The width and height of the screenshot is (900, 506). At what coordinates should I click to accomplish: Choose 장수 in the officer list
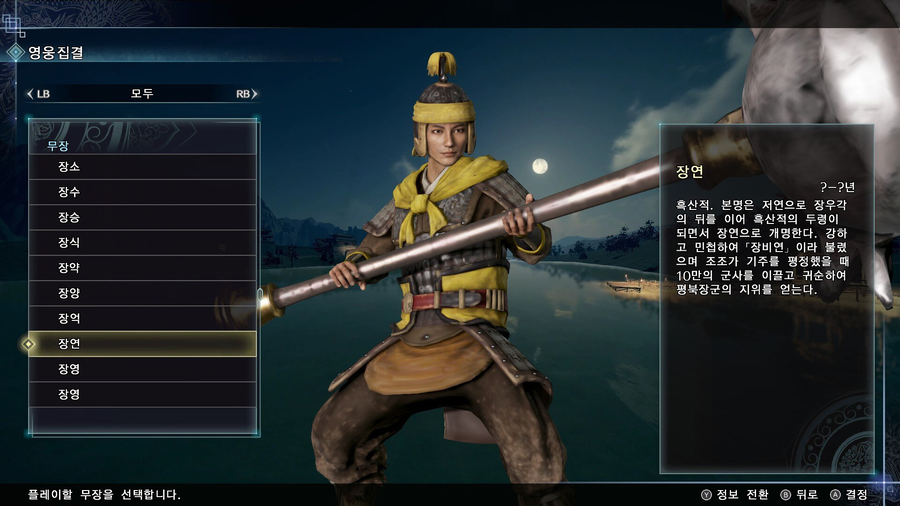pyautogui.click(x=143, y=192)
